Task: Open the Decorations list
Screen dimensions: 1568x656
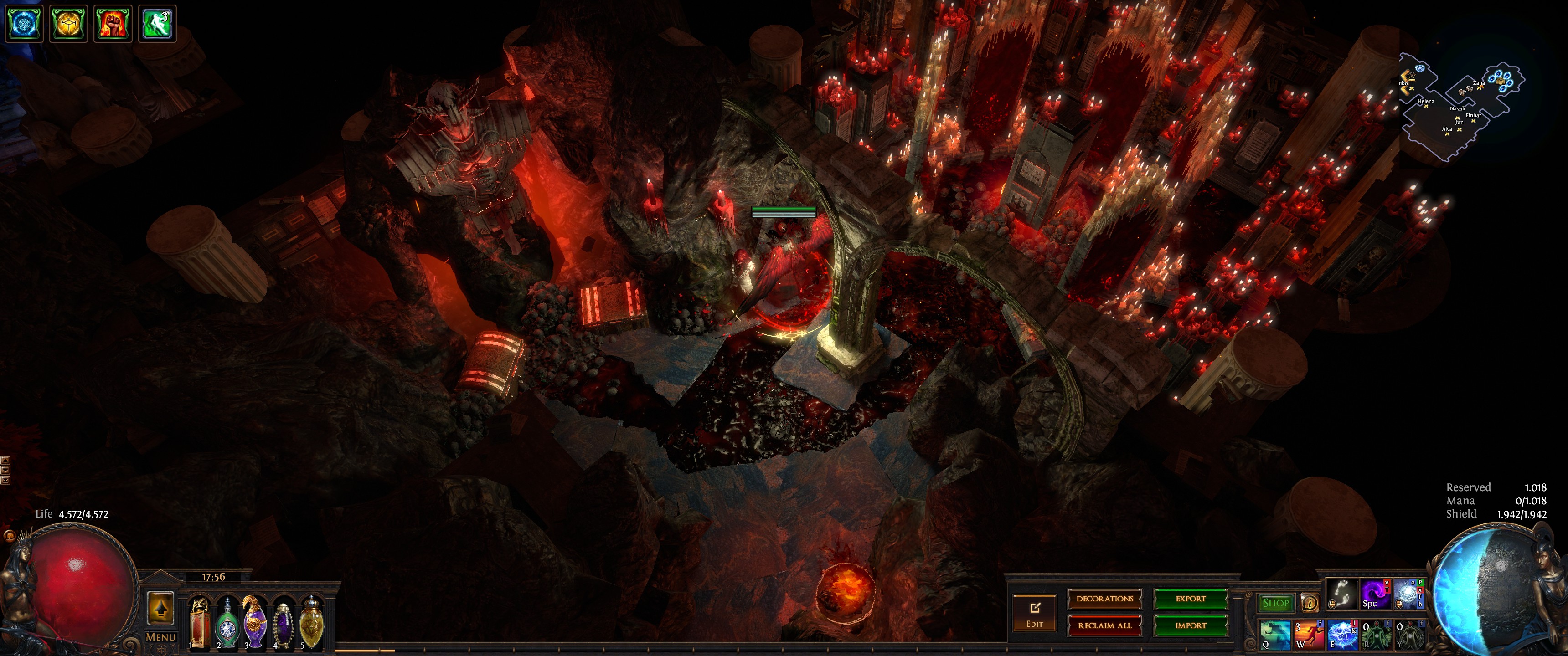Action: click(x=1105, y=599)
